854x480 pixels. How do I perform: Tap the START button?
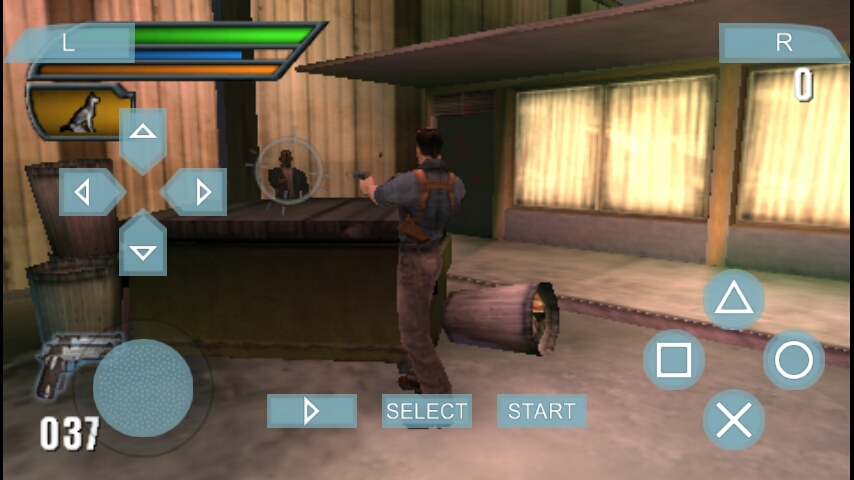click(x=541, y=411)
